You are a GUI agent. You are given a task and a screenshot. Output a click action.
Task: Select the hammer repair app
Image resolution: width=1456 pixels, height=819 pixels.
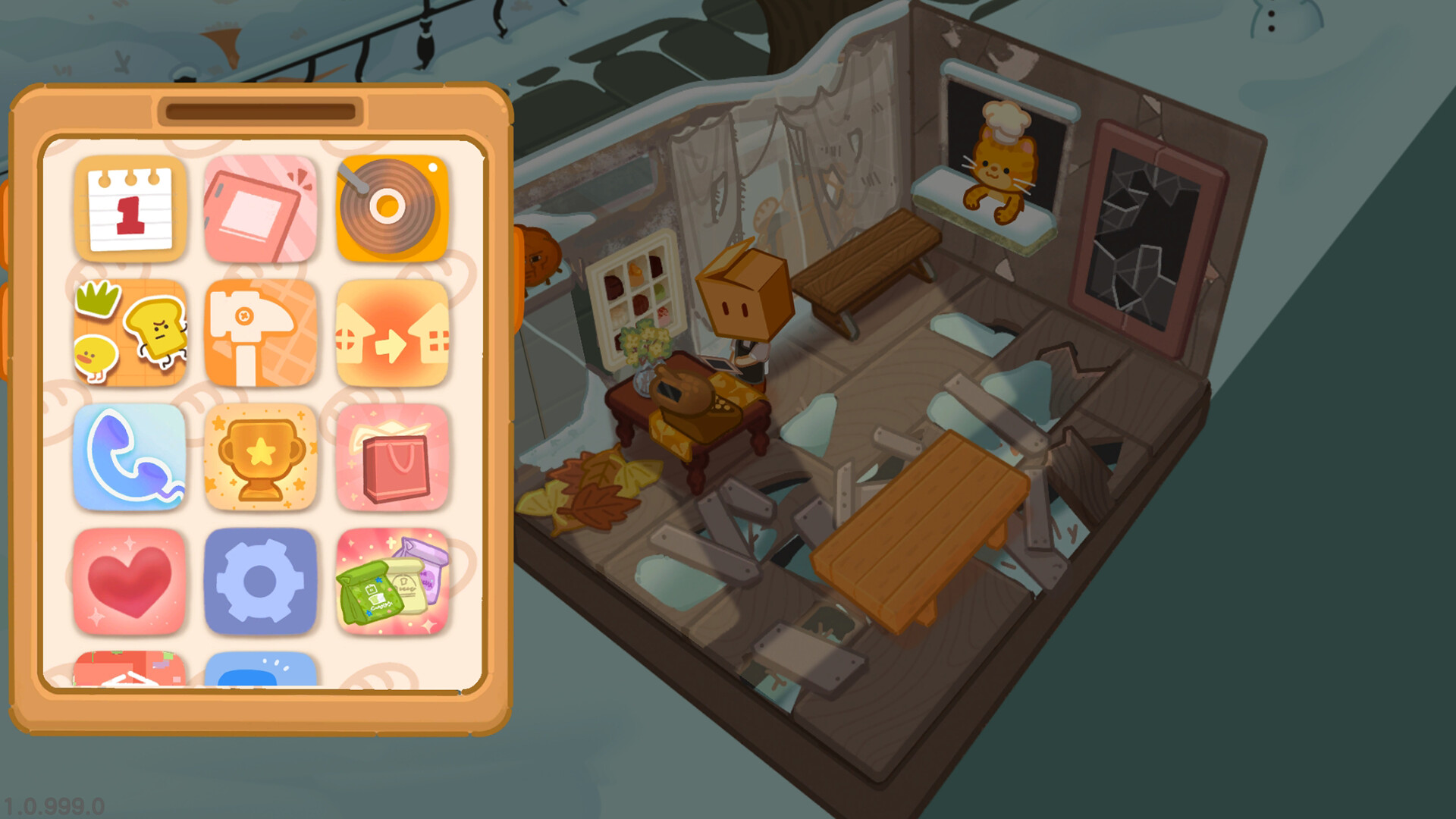(x=261, y=332)
